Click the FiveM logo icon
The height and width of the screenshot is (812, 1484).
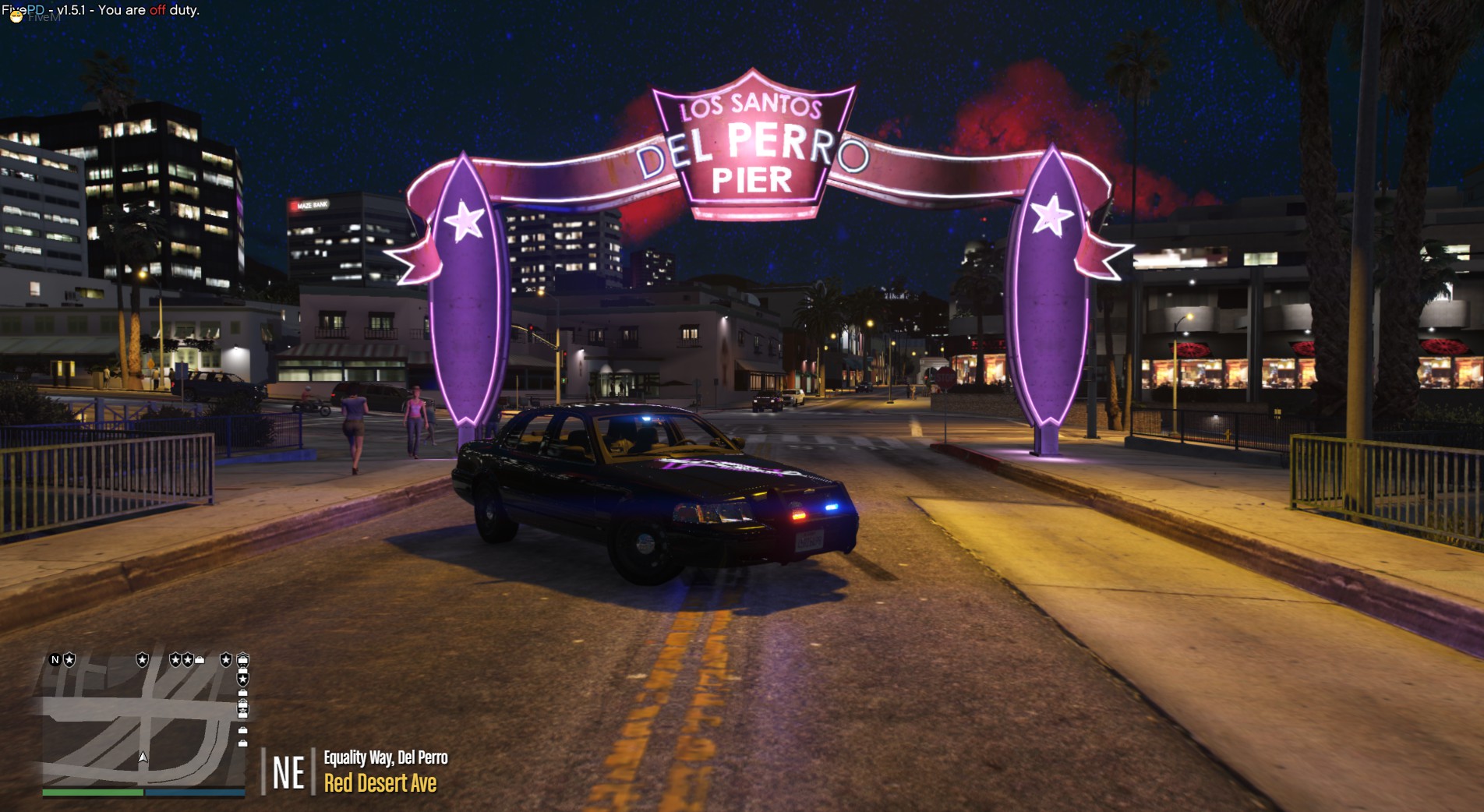click(16, 16)
